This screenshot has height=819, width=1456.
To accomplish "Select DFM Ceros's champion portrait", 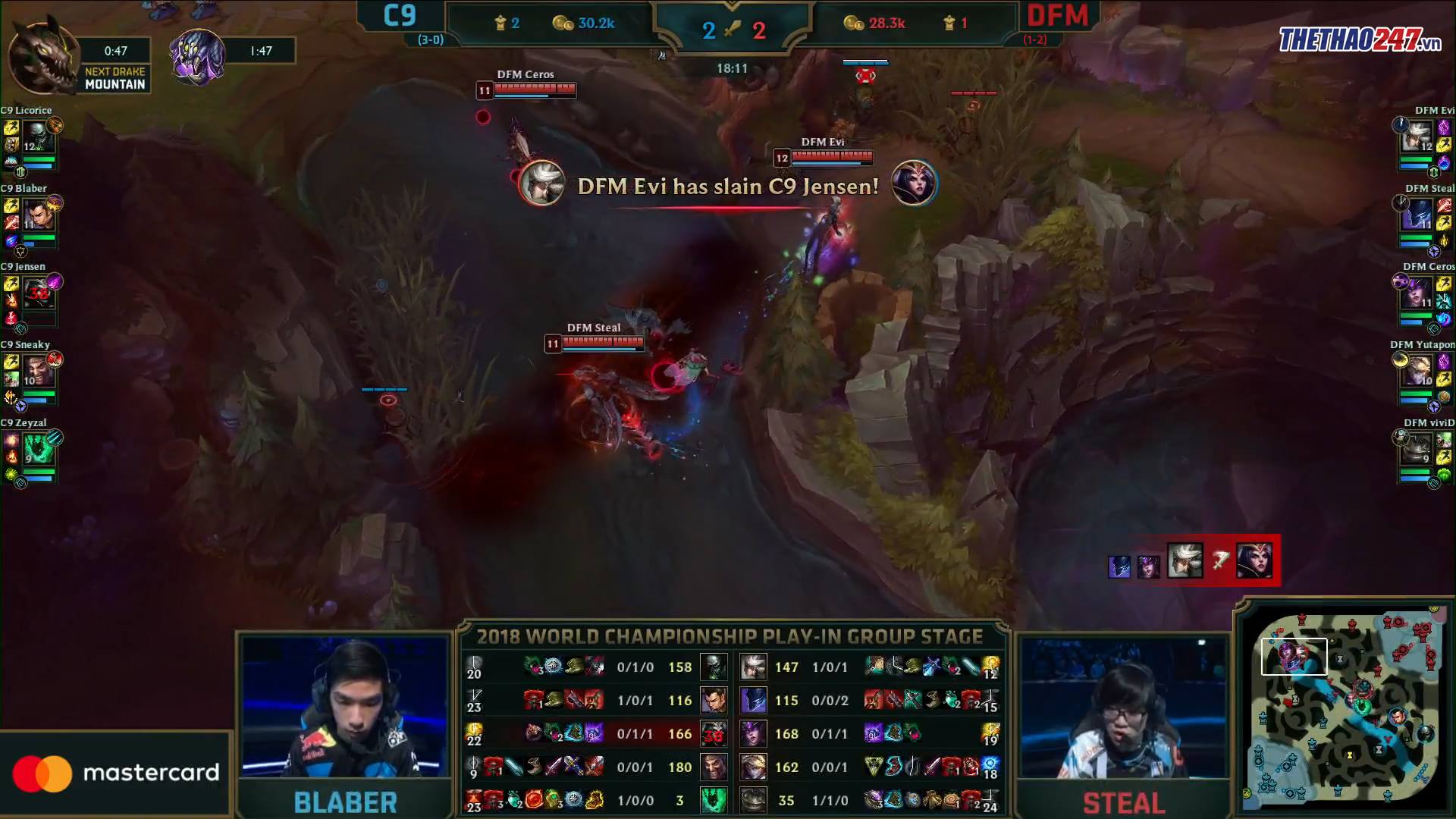I will [1416, 293].
